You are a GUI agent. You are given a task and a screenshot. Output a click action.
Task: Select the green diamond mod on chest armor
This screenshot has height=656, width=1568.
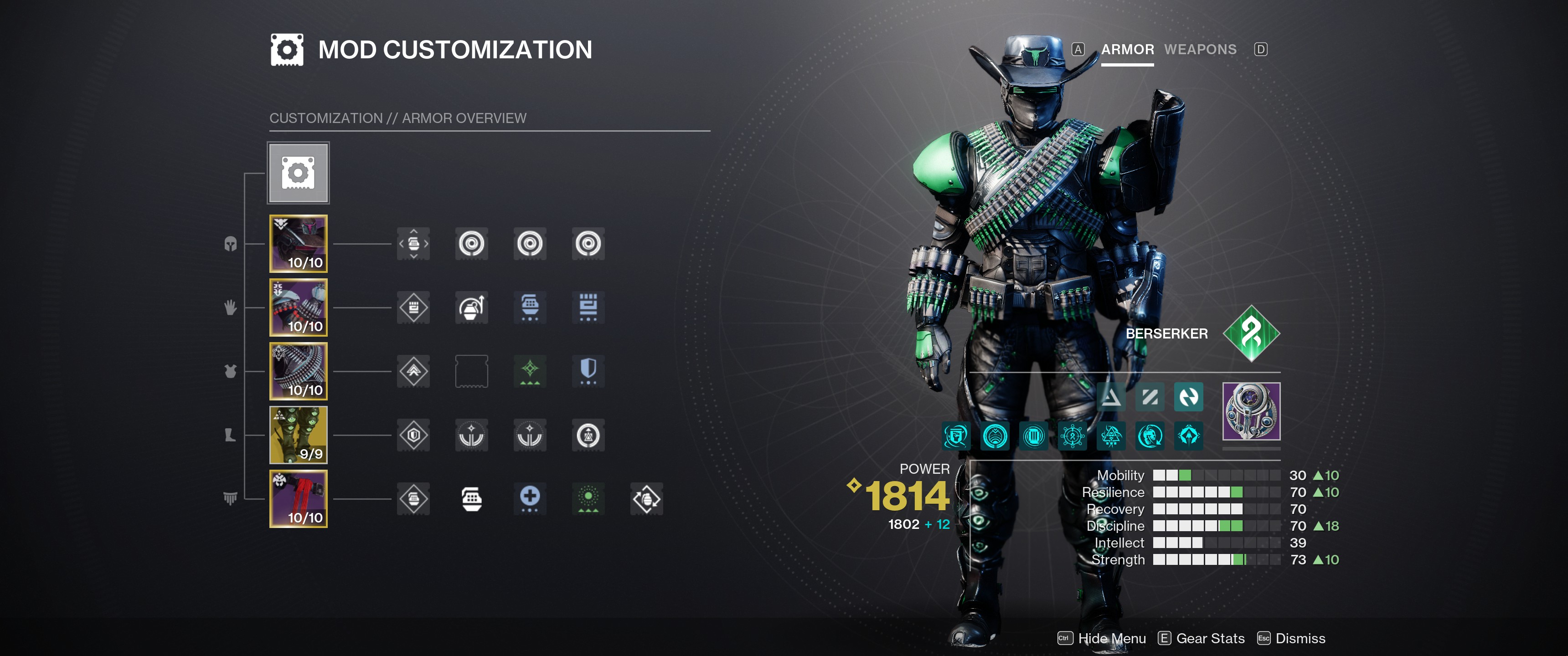(x=530, y=371)
